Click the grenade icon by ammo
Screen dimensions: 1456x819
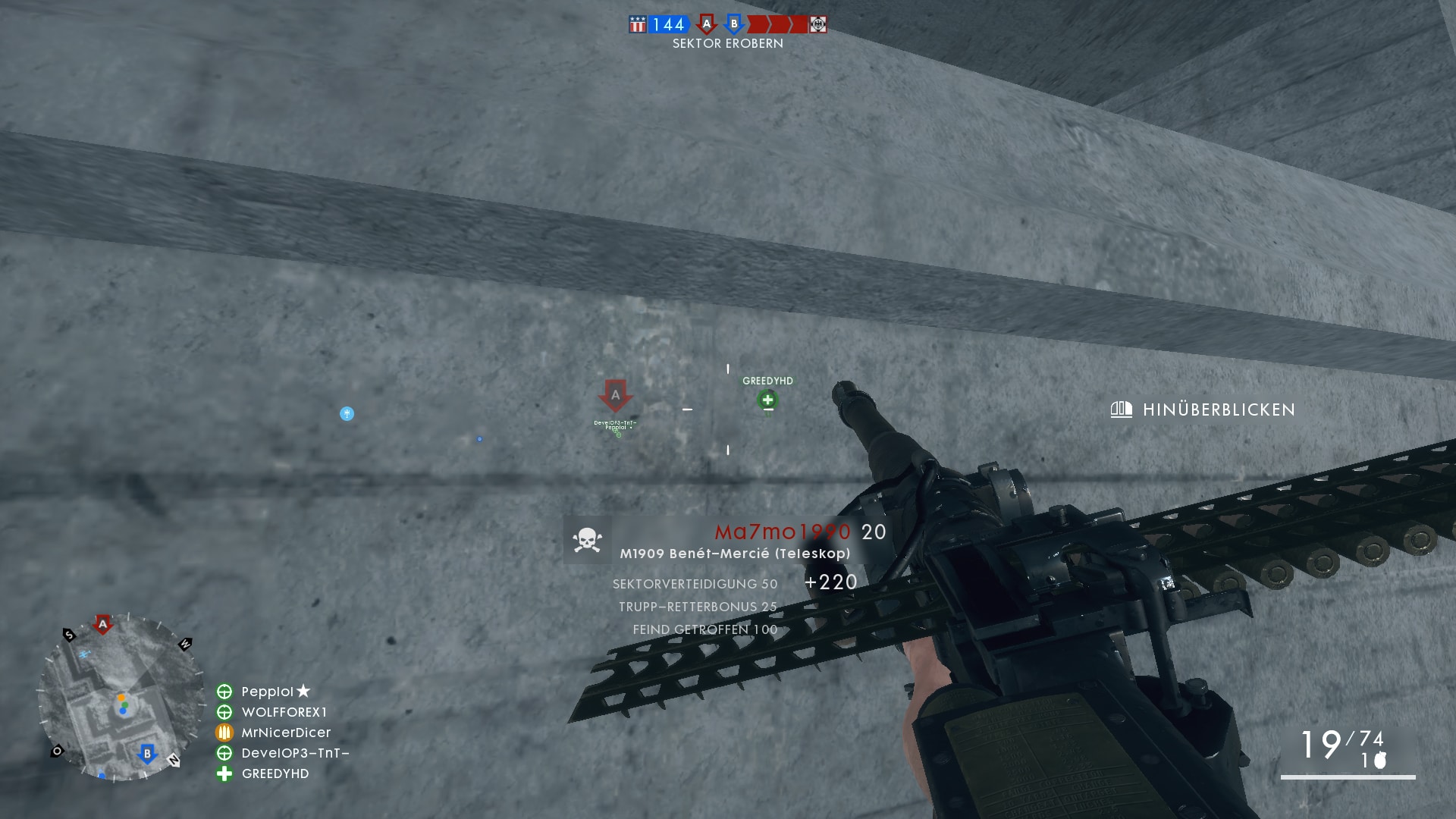[1380, 760]
